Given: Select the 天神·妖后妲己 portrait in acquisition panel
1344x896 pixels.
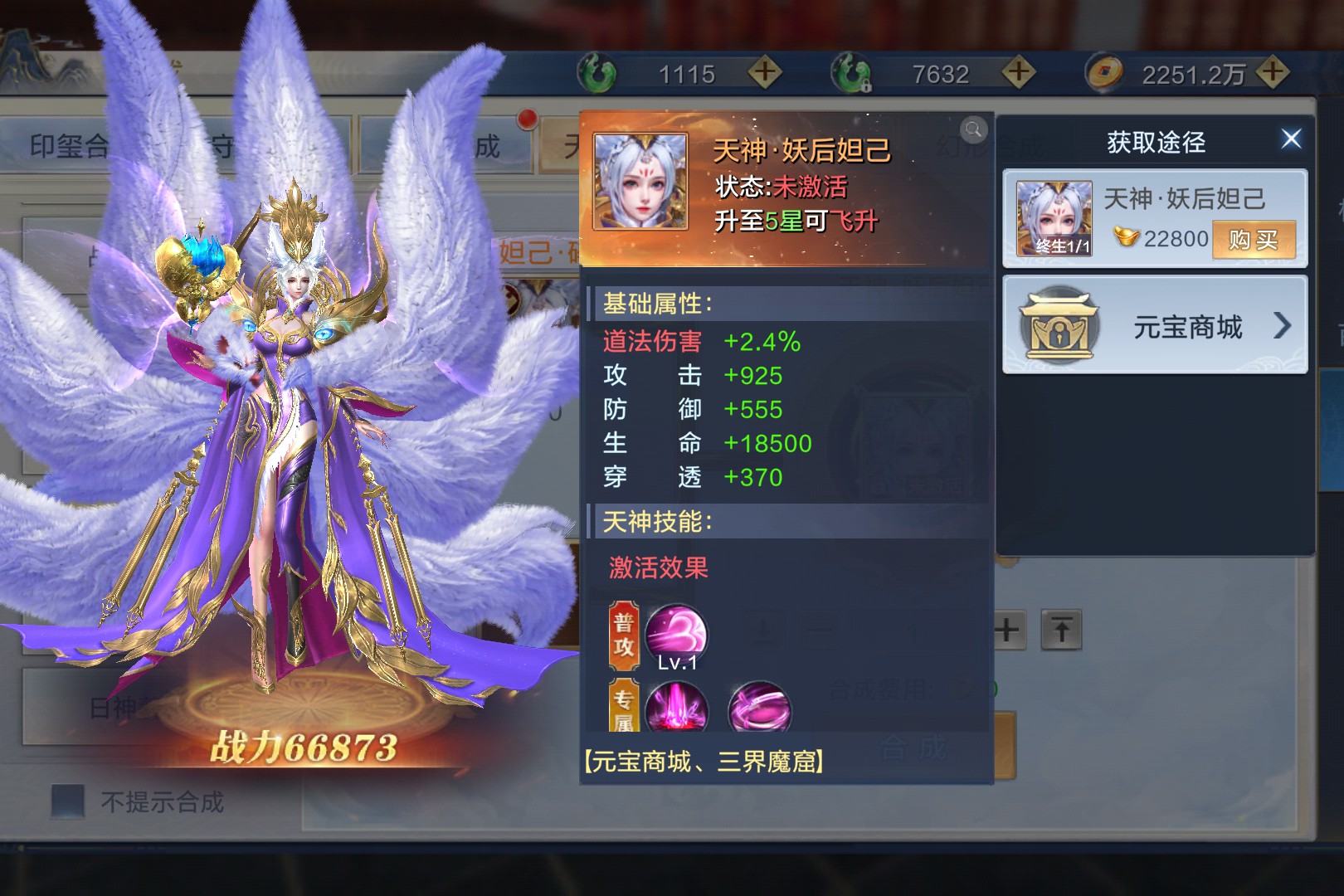Looking at the screenshot, I should tap(1054, 218).
